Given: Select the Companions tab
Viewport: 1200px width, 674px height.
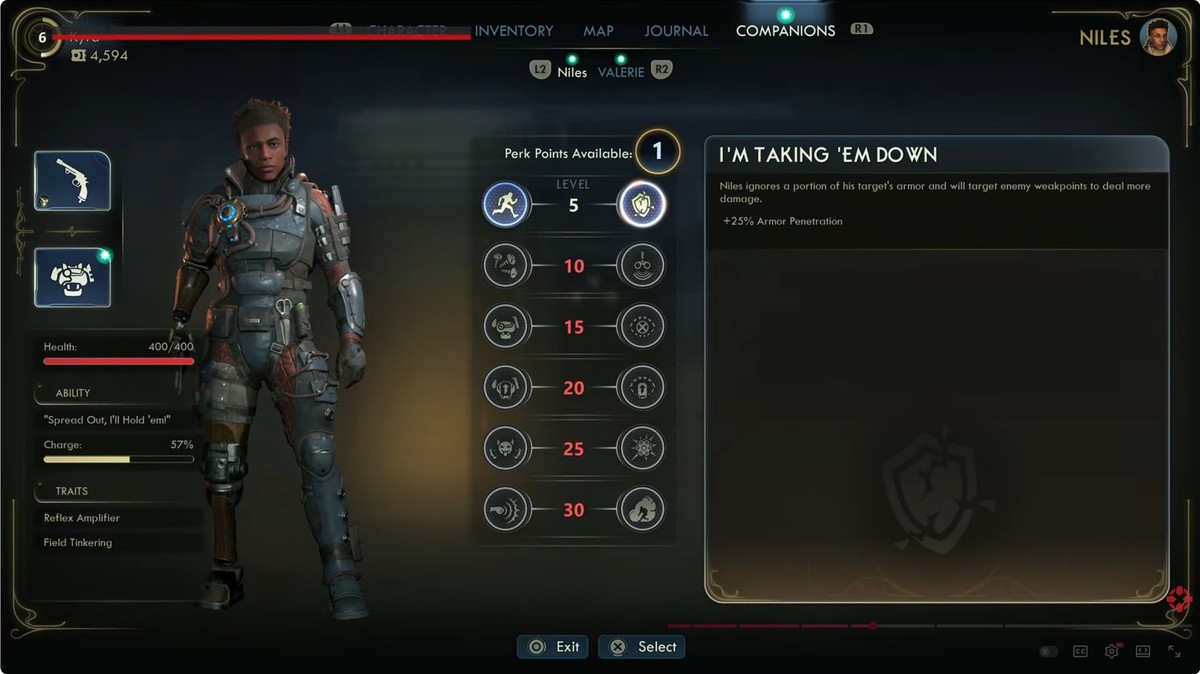Looking at the screenshot, I should 785,31.
